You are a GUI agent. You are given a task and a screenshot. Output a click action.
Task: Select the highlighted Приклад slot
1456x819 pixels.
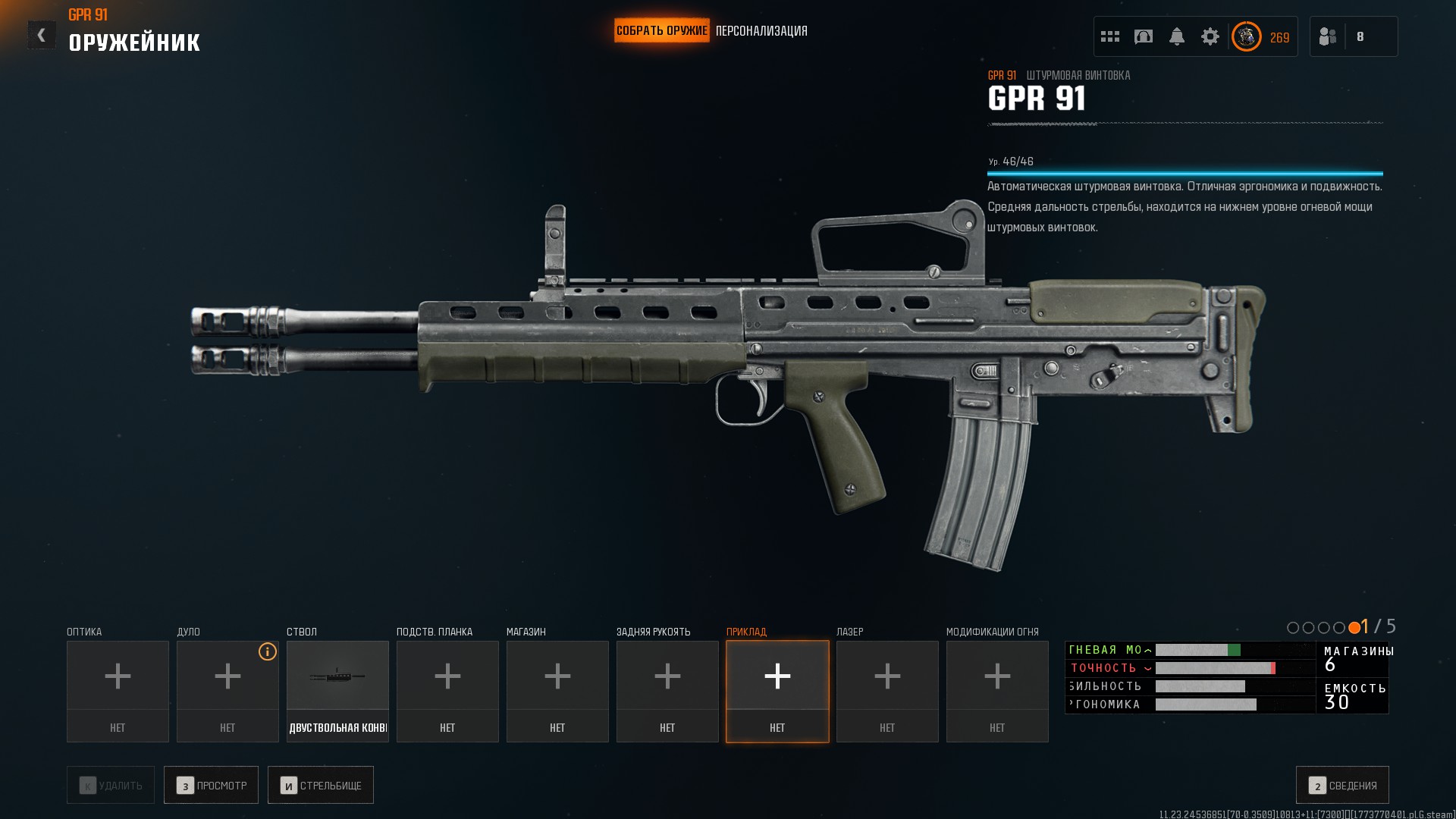point(777,691)
